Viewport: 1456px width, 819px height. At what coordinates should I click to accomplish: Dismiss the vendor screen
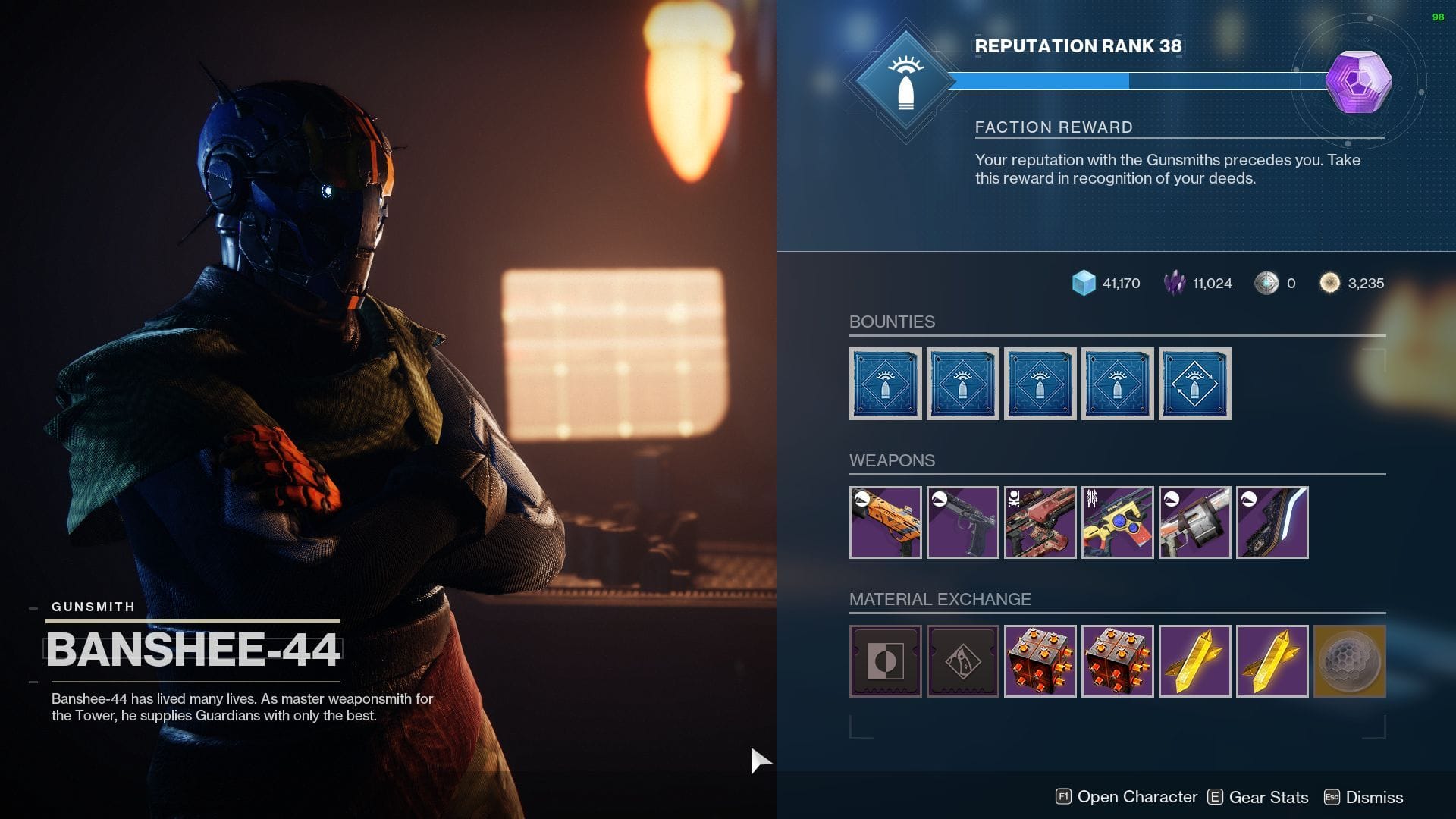(1373, 797)
